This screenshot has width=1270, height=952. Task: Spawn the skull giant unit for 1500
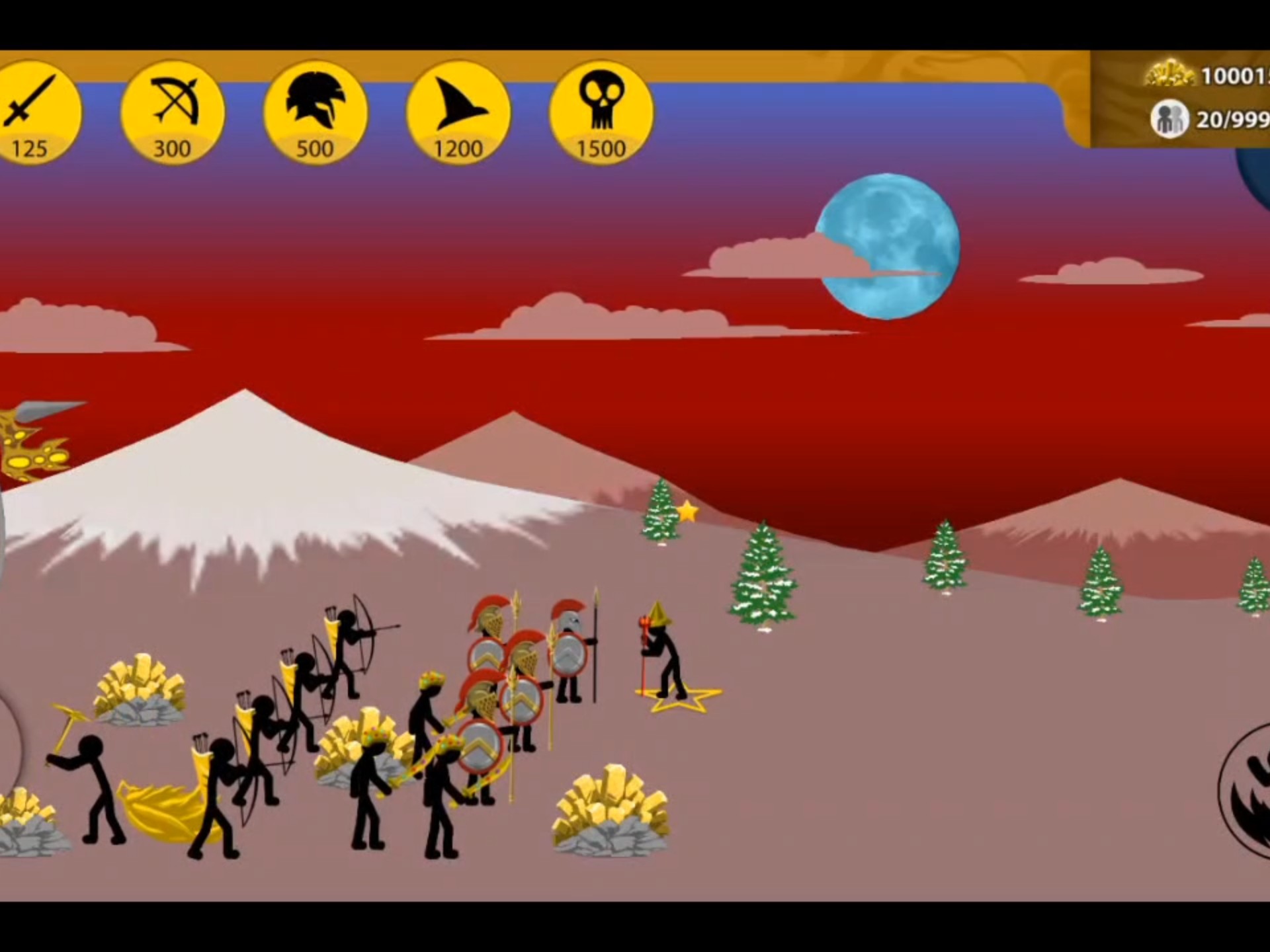[x=601, y=112]
